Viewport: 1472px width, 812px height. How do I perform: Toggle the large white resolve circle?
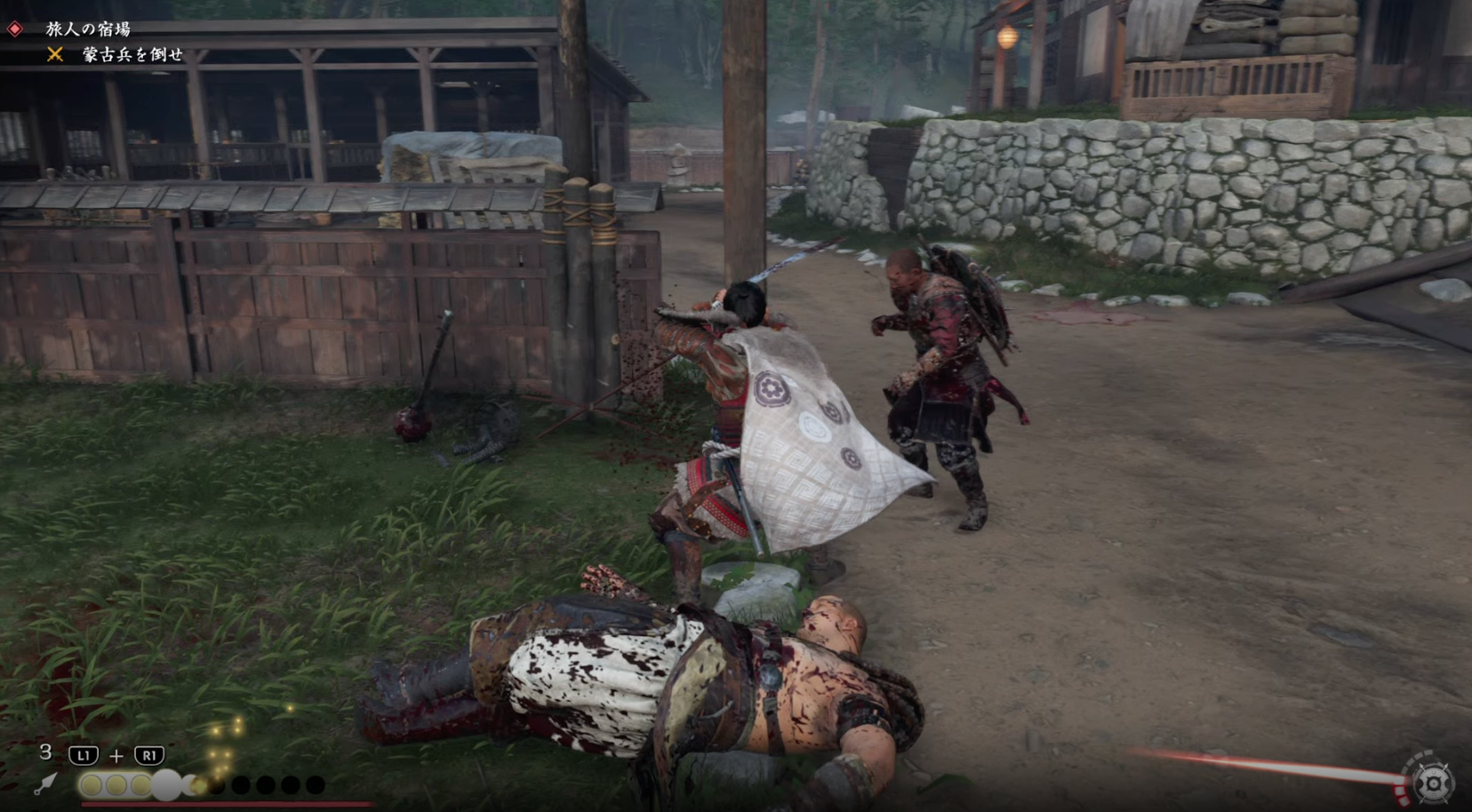point(165,784)
